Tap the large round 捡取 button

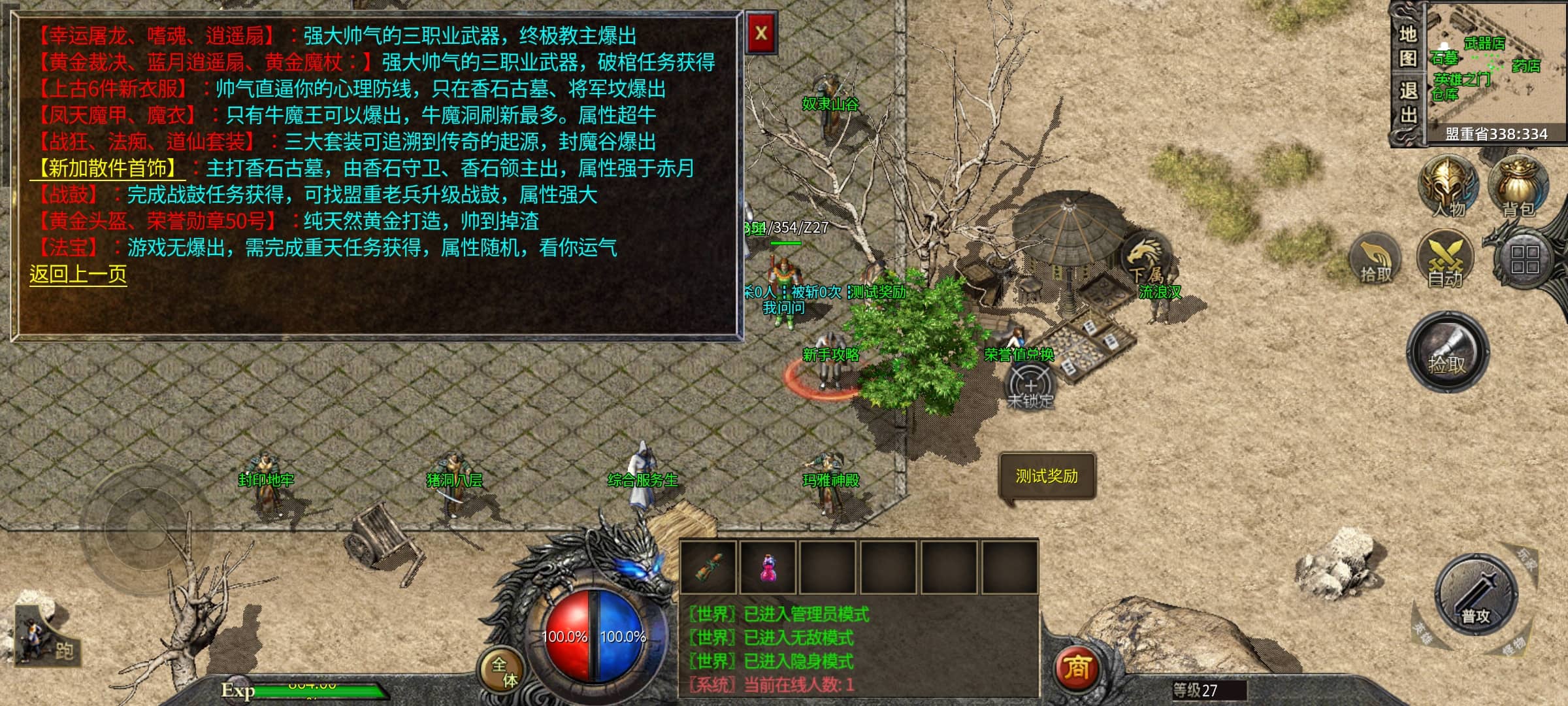click(1447, 353)
